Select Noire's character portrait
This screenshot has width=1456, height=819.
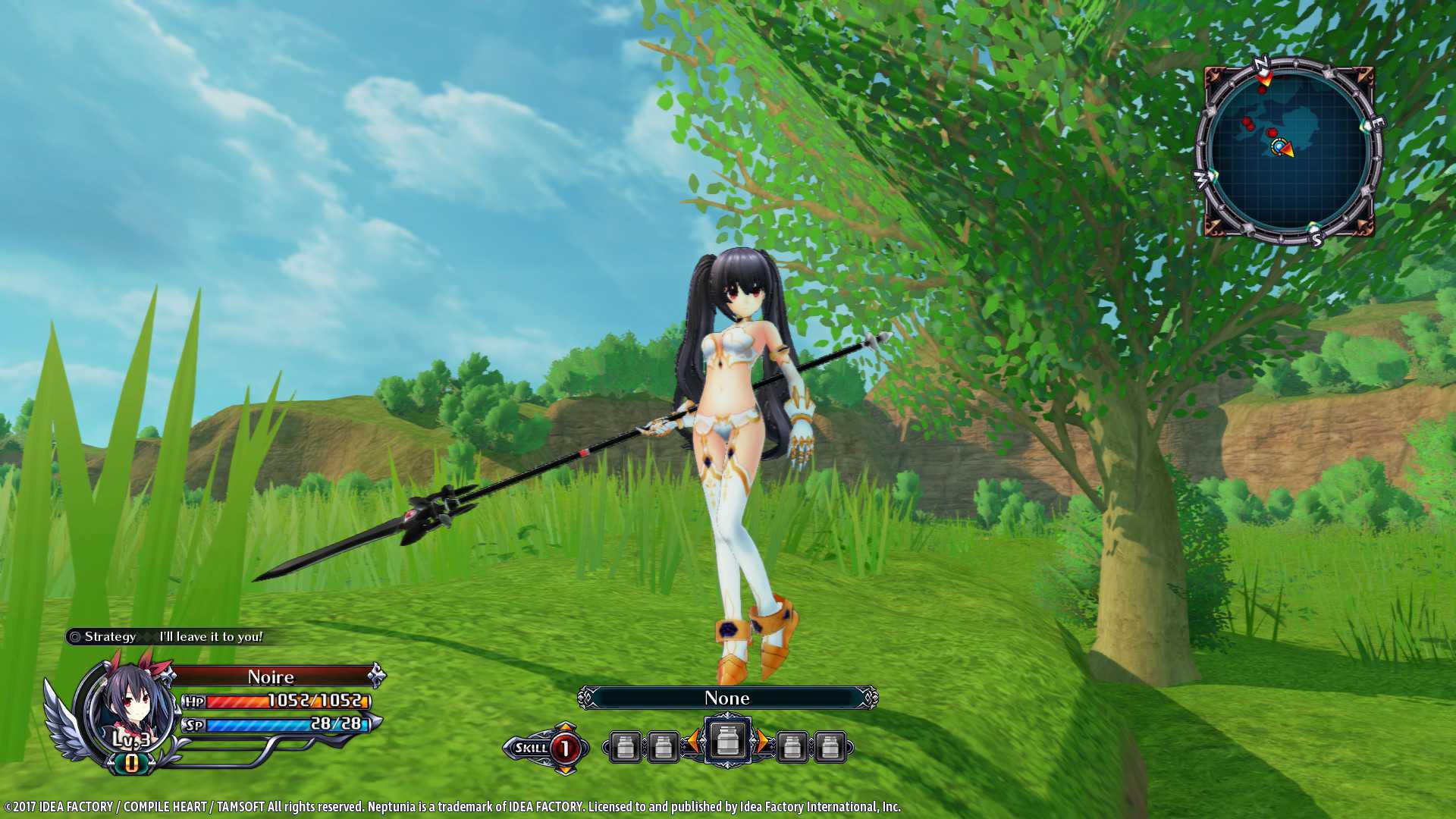pyautogui.click(x=126, y=709)
